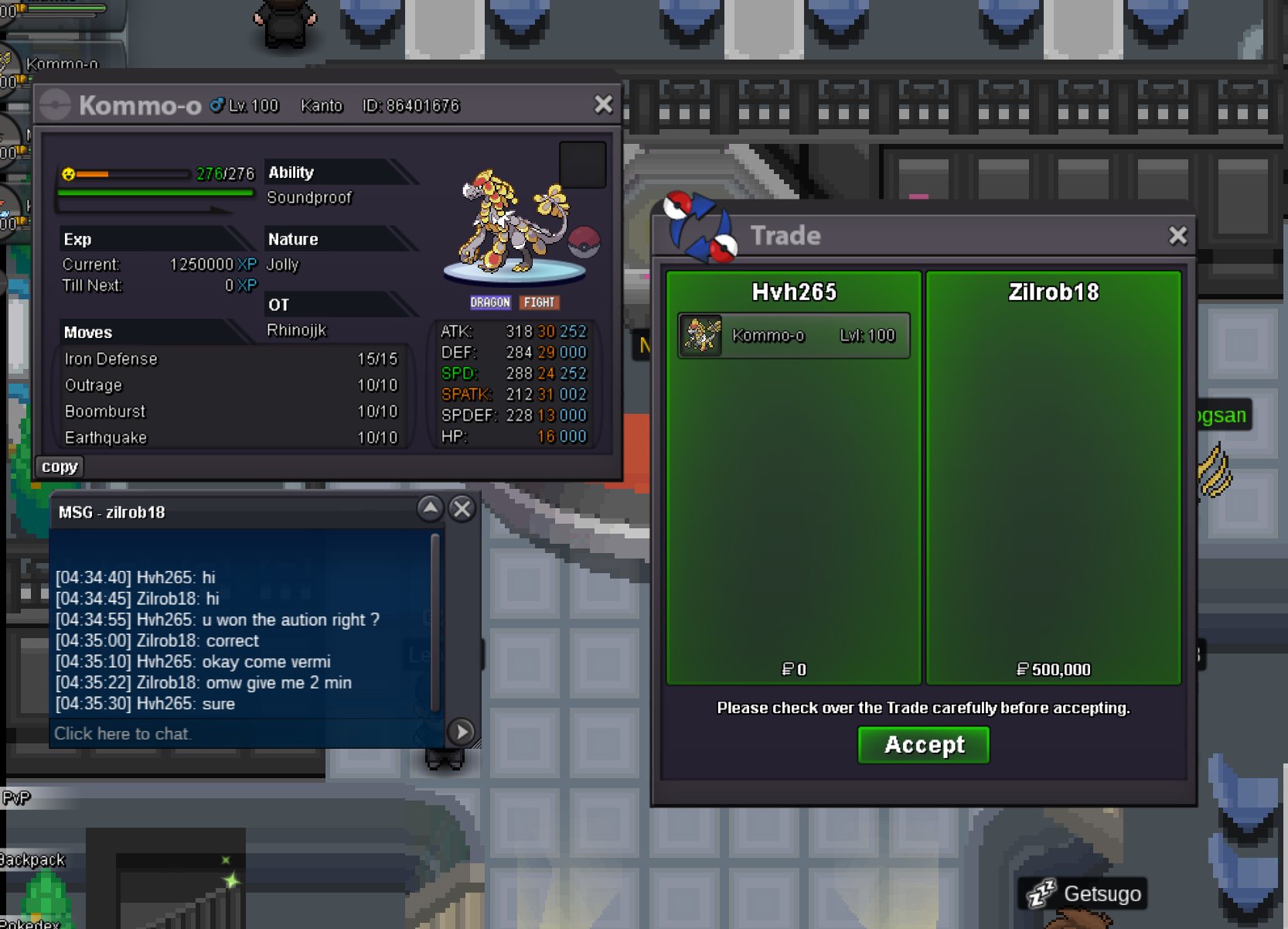Screen dimensions: 1288x929
Task: Send the chat message with arrow button
Action: point(462,732)
